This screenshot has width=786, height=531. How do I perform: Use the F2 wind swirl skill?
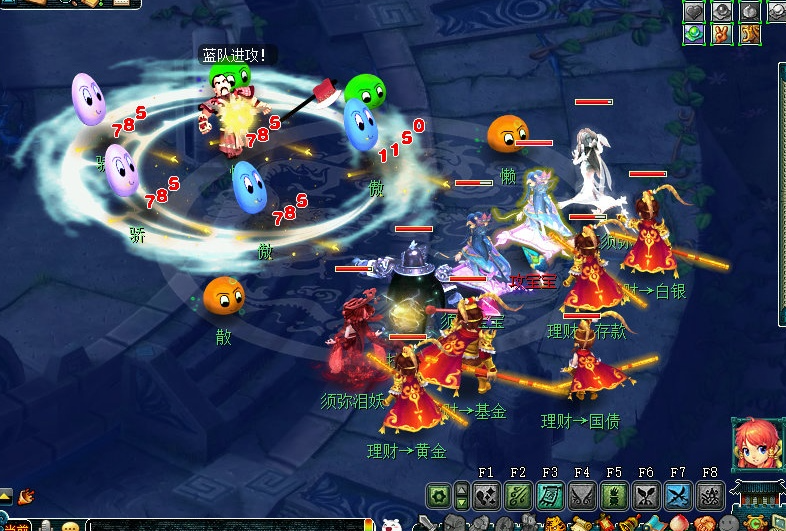518,495
